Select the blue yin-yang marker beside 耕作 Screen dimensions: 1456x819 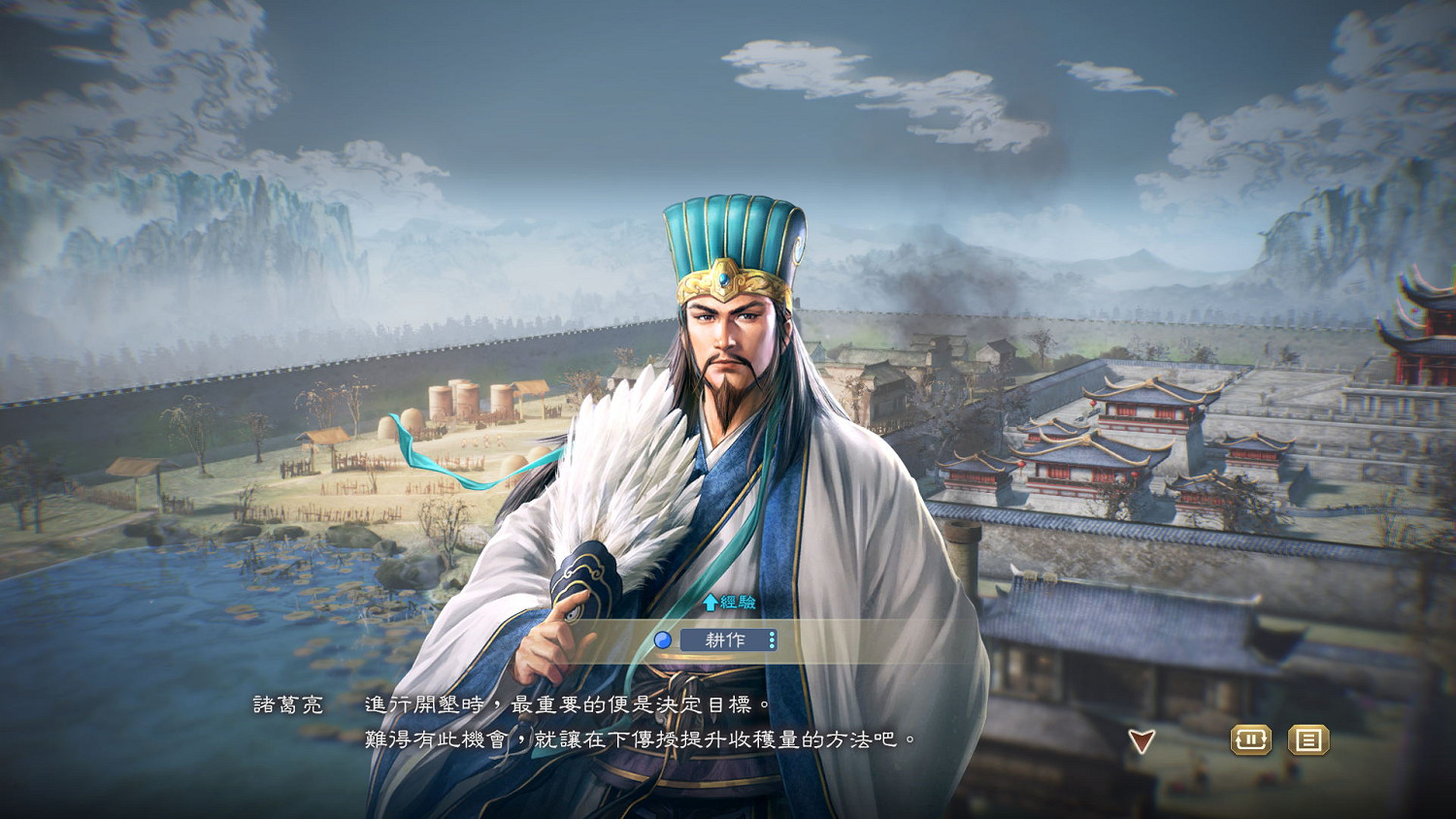point(664,639)
